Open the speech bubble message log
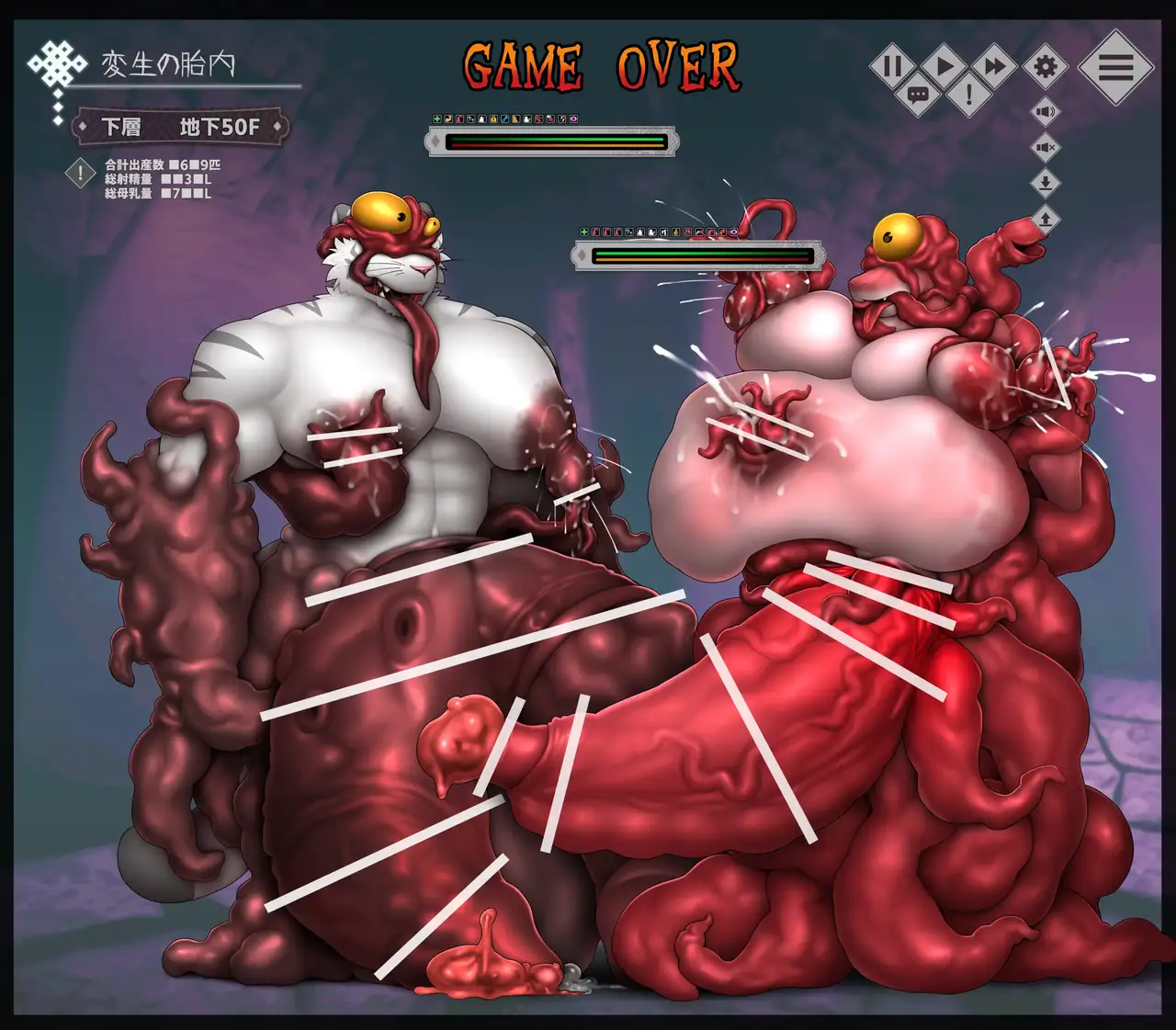Viewport: 1176px width, 1030px height. click(x=918, y=94)
